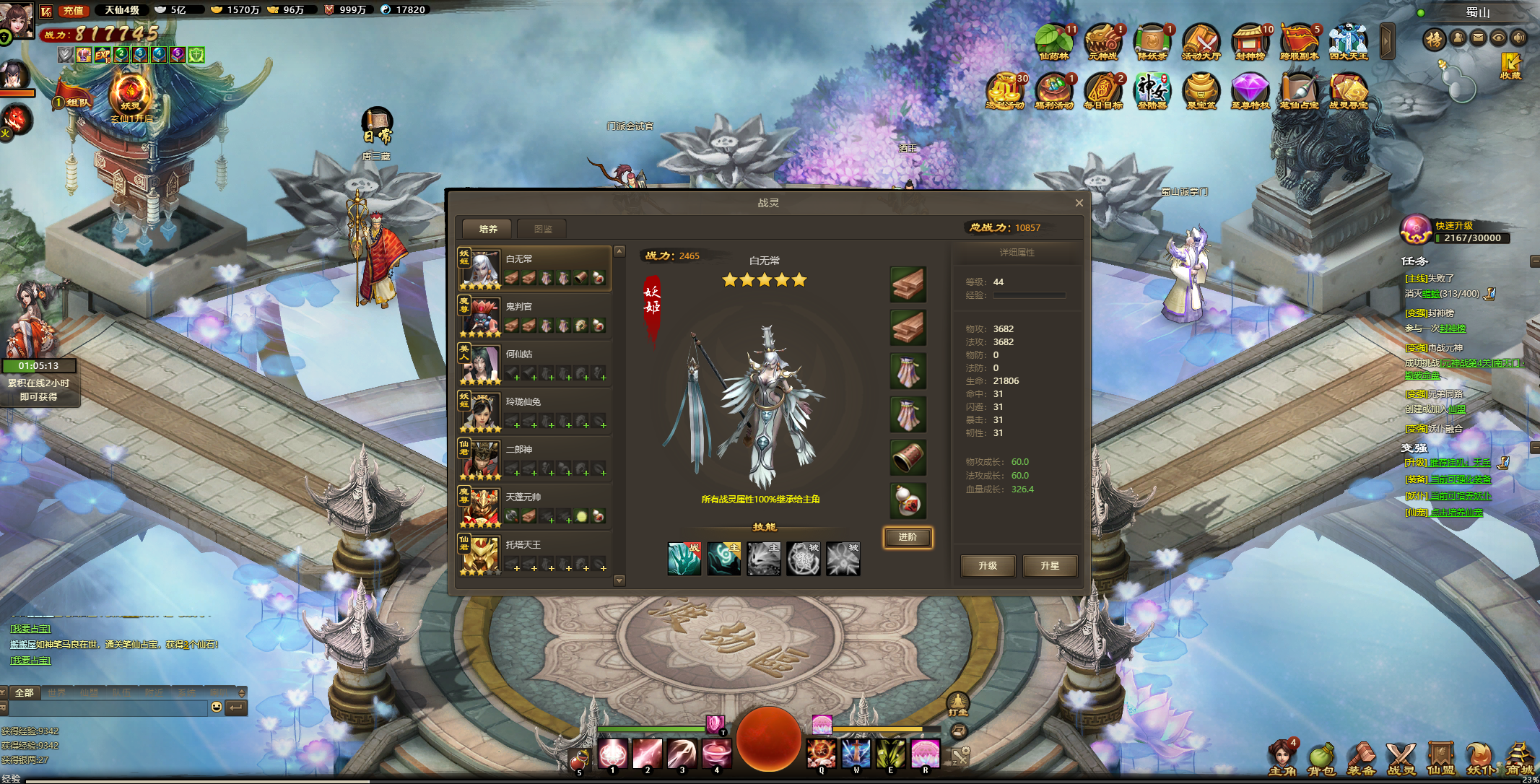
Task: Open the 装备 equipment menu
Action: [x=1361, y=759]
